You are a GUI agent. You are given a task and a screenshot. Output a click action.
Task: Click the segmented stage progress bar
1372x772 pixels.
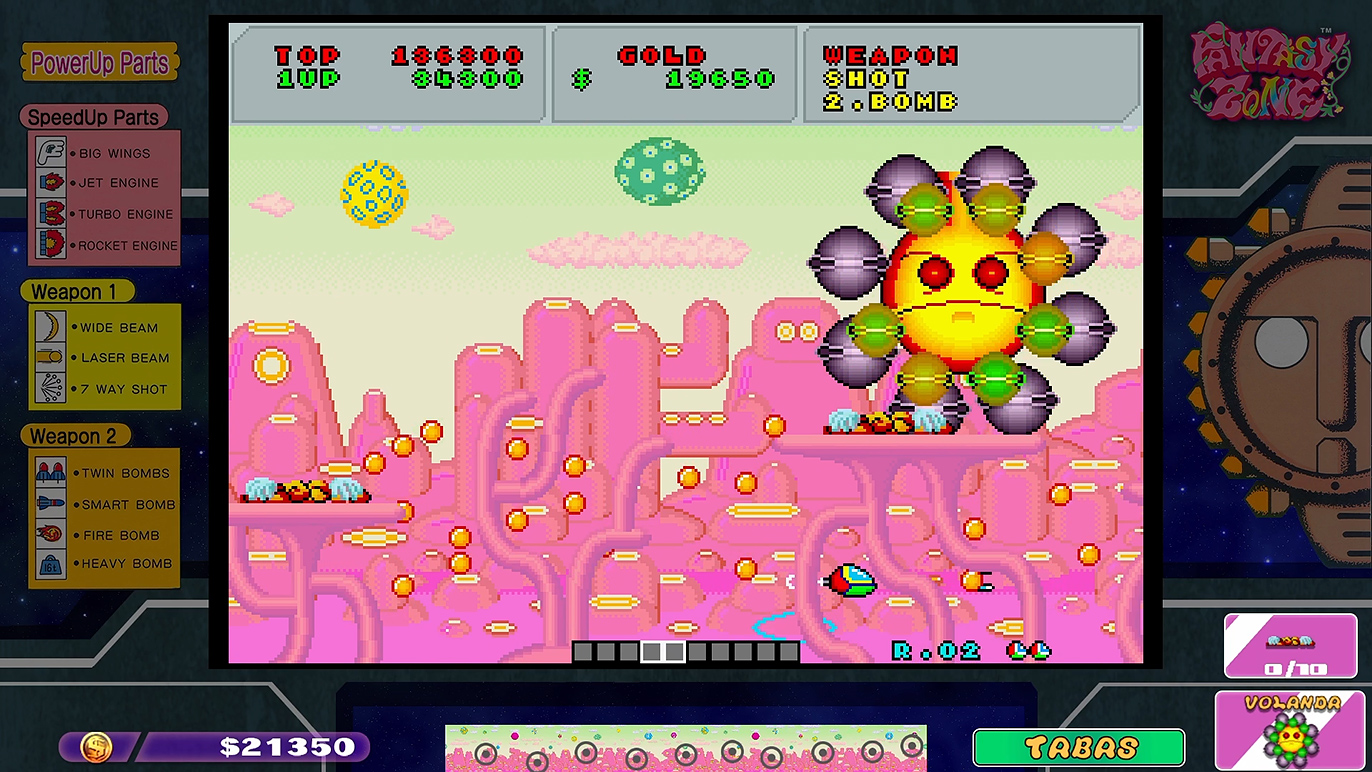click(x=686, y=652)
